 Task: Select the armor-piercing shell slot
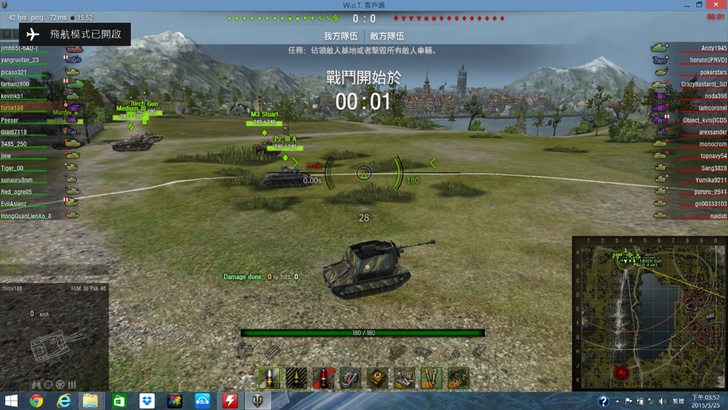269,377
